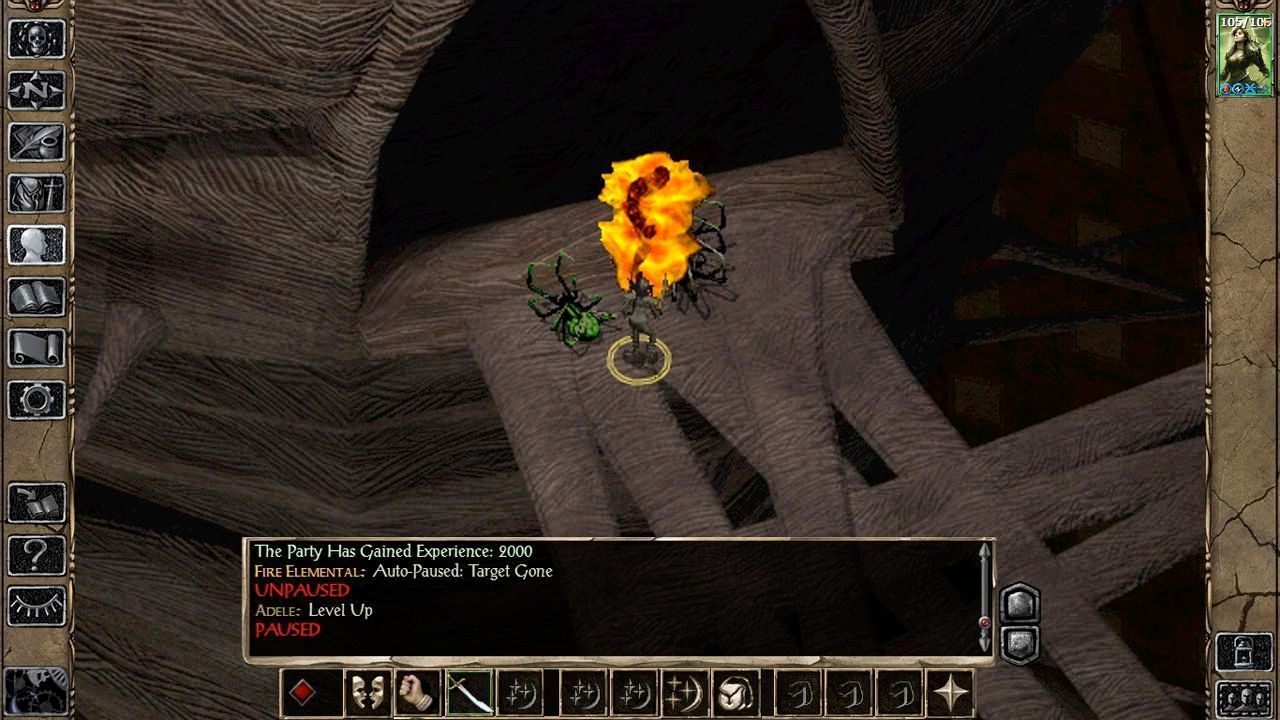This screenshot has height=720, width=1280.
Task: Open game options with the gear icon
Action: (x=37, y=400)
